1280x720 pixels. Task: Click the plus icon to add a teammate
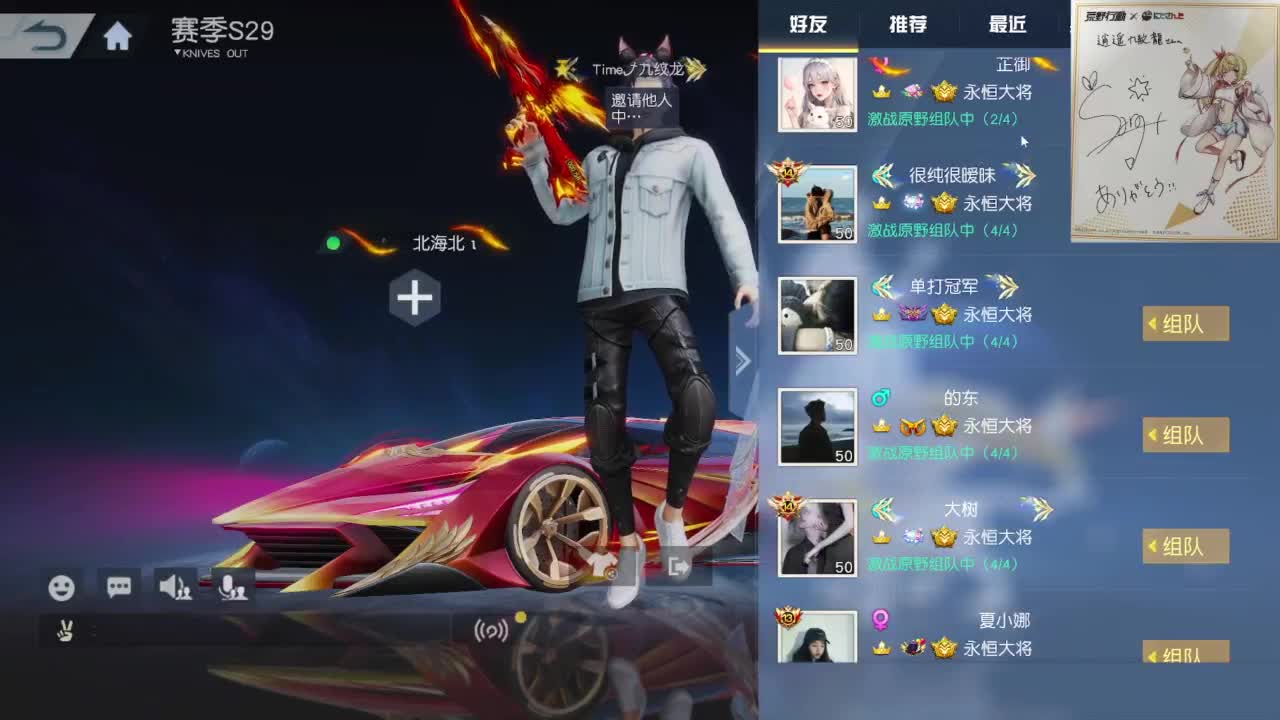click(414, 296)
